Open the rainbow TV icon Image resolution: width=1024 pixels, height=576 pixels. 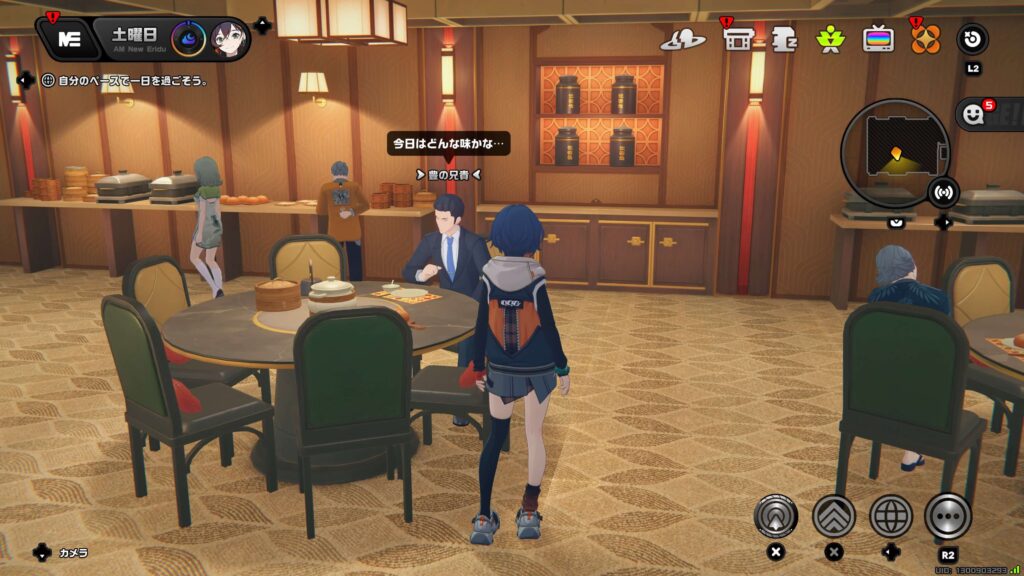pyautogui.click(x=879, y=39)
